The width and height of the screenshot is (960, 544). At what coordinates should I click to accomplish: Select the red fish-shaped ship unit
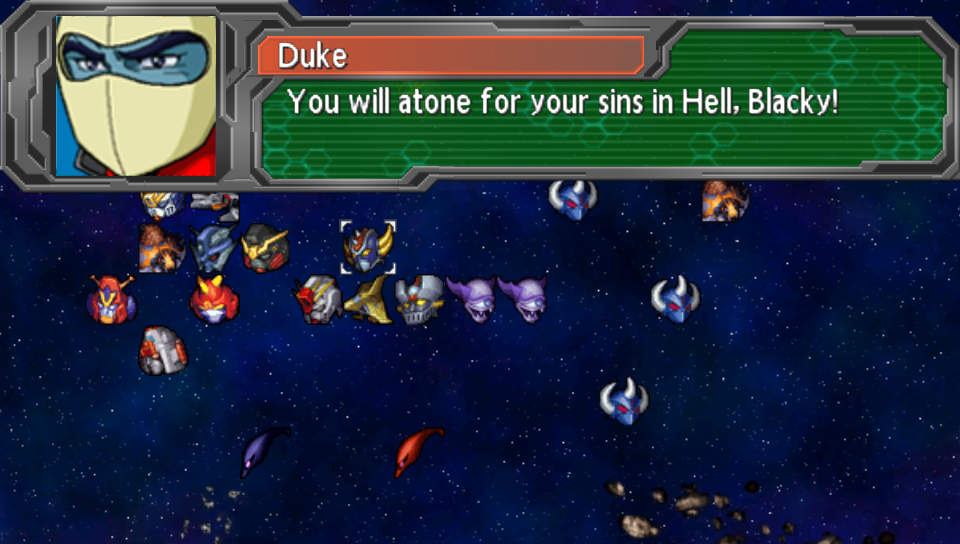coord(419,450)
